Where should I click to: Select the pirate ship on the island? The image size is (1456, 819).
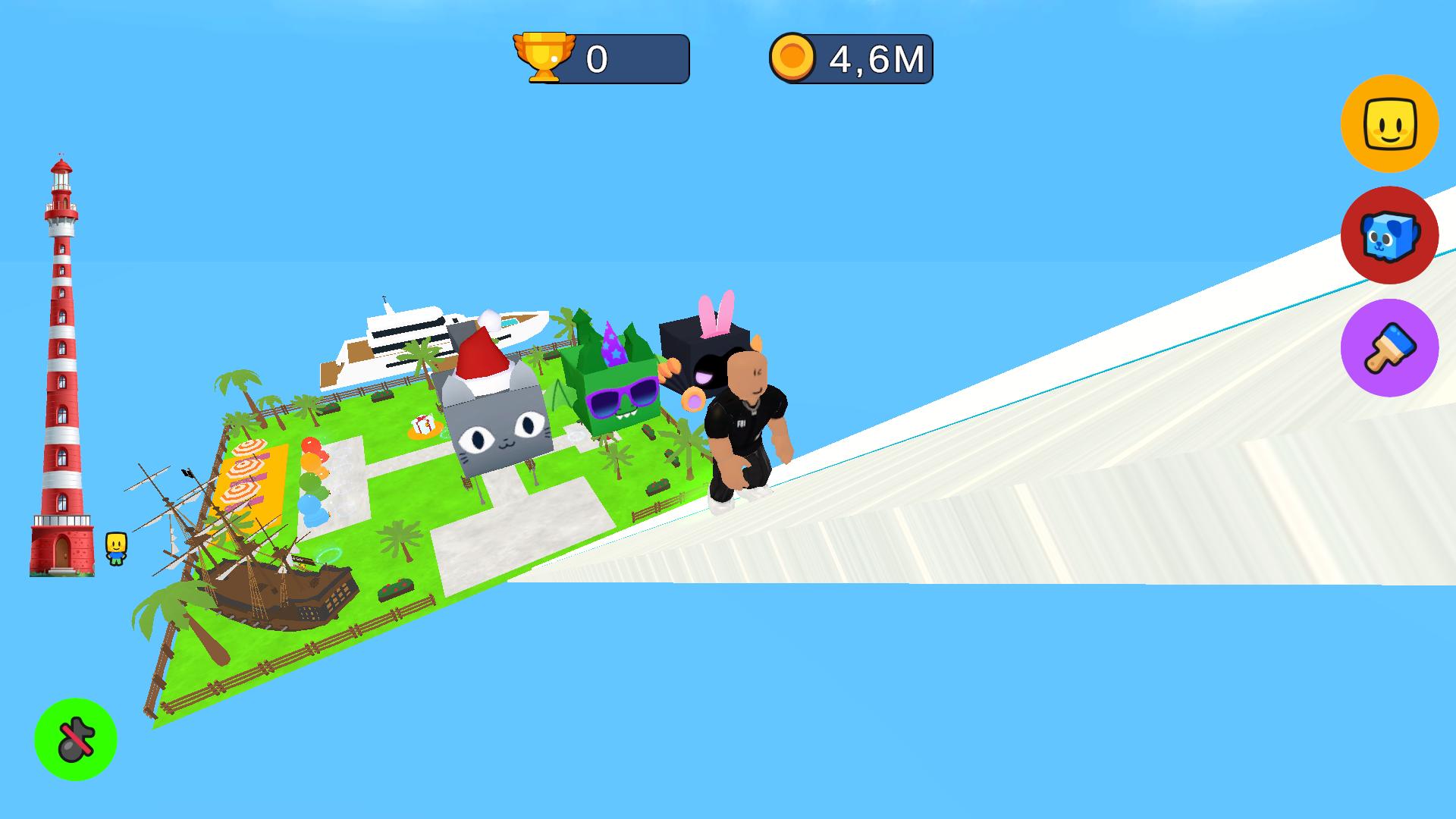[281, 591]
